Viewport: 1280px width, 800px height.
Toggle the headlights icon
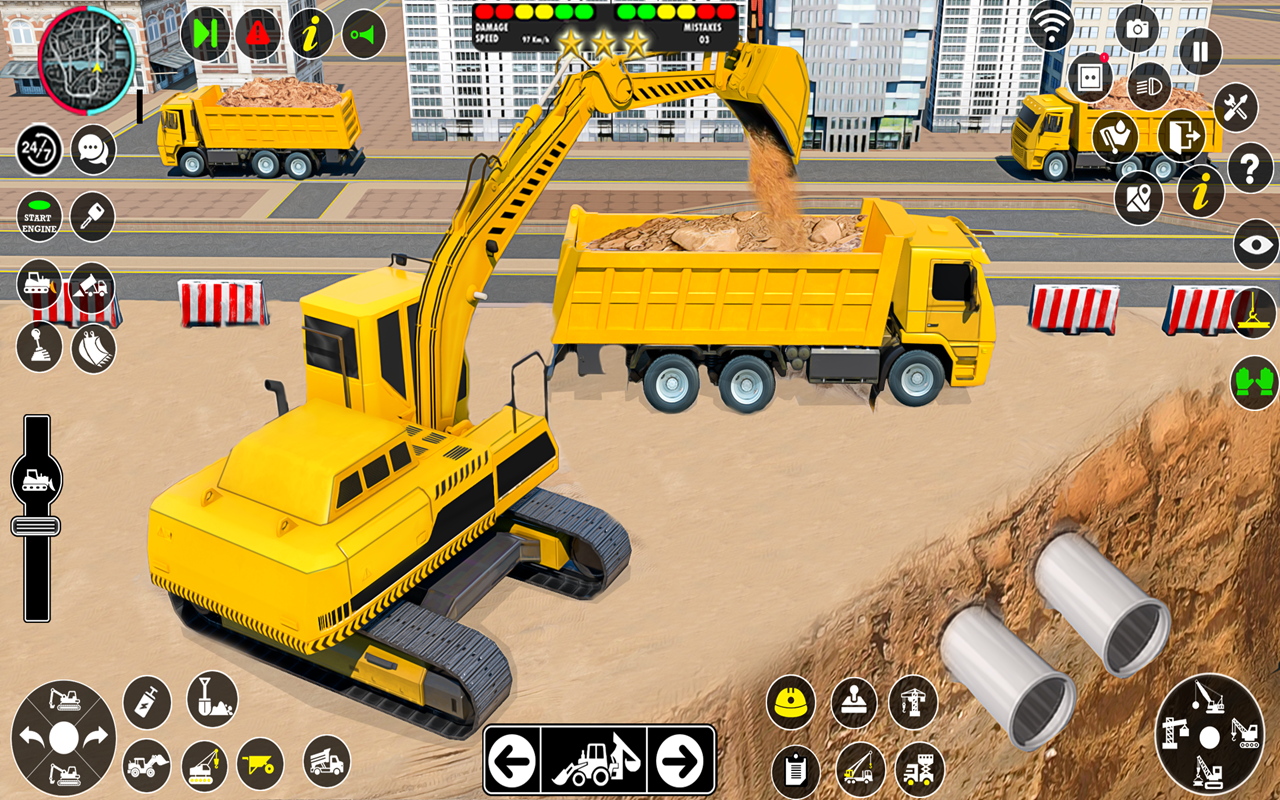coord(1149,86)
